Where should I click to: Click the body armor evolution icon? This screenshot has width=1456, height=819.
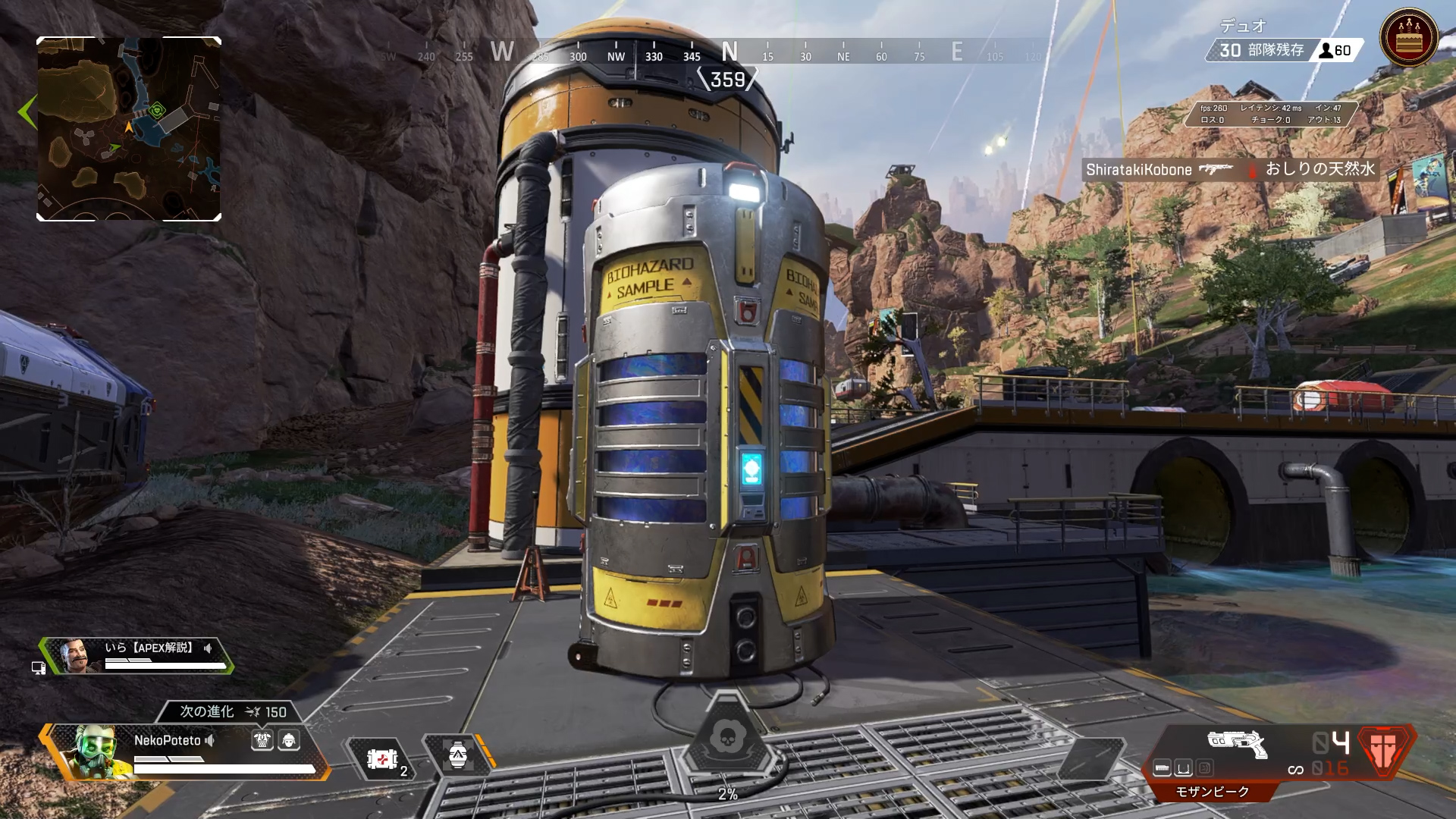[x=262, y=740]
